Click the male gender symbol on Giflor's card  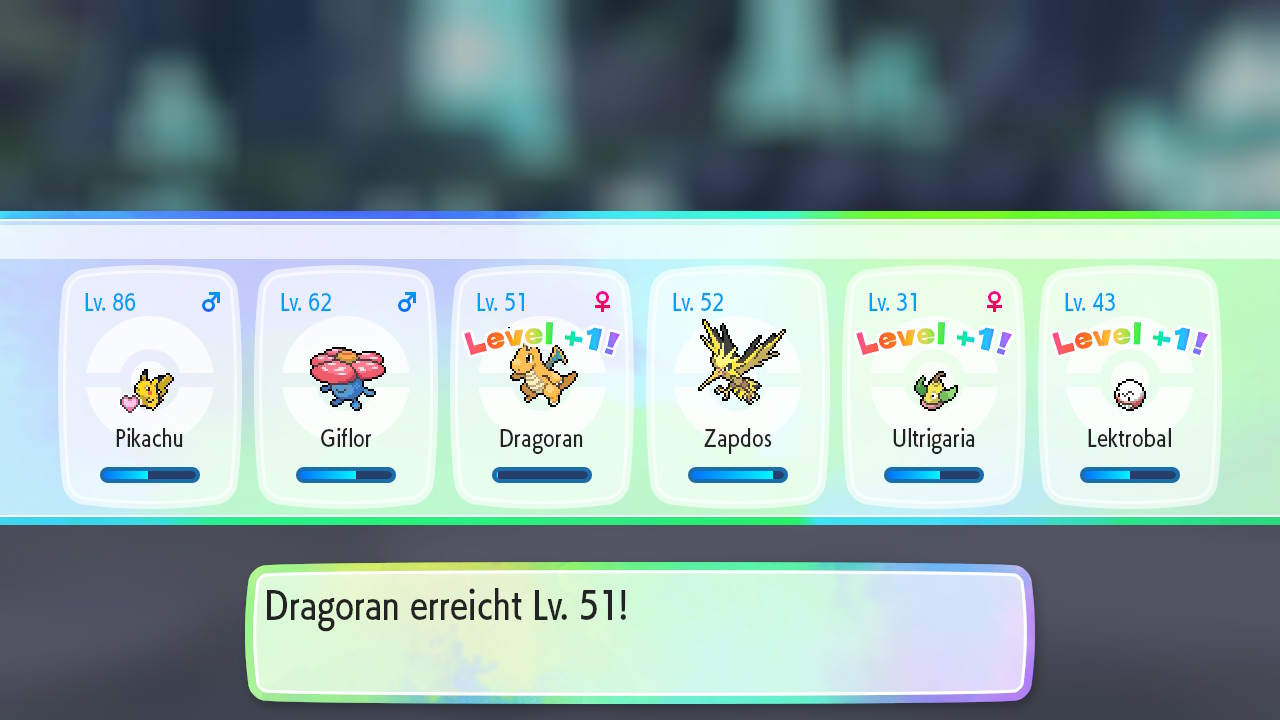point(406,302)
